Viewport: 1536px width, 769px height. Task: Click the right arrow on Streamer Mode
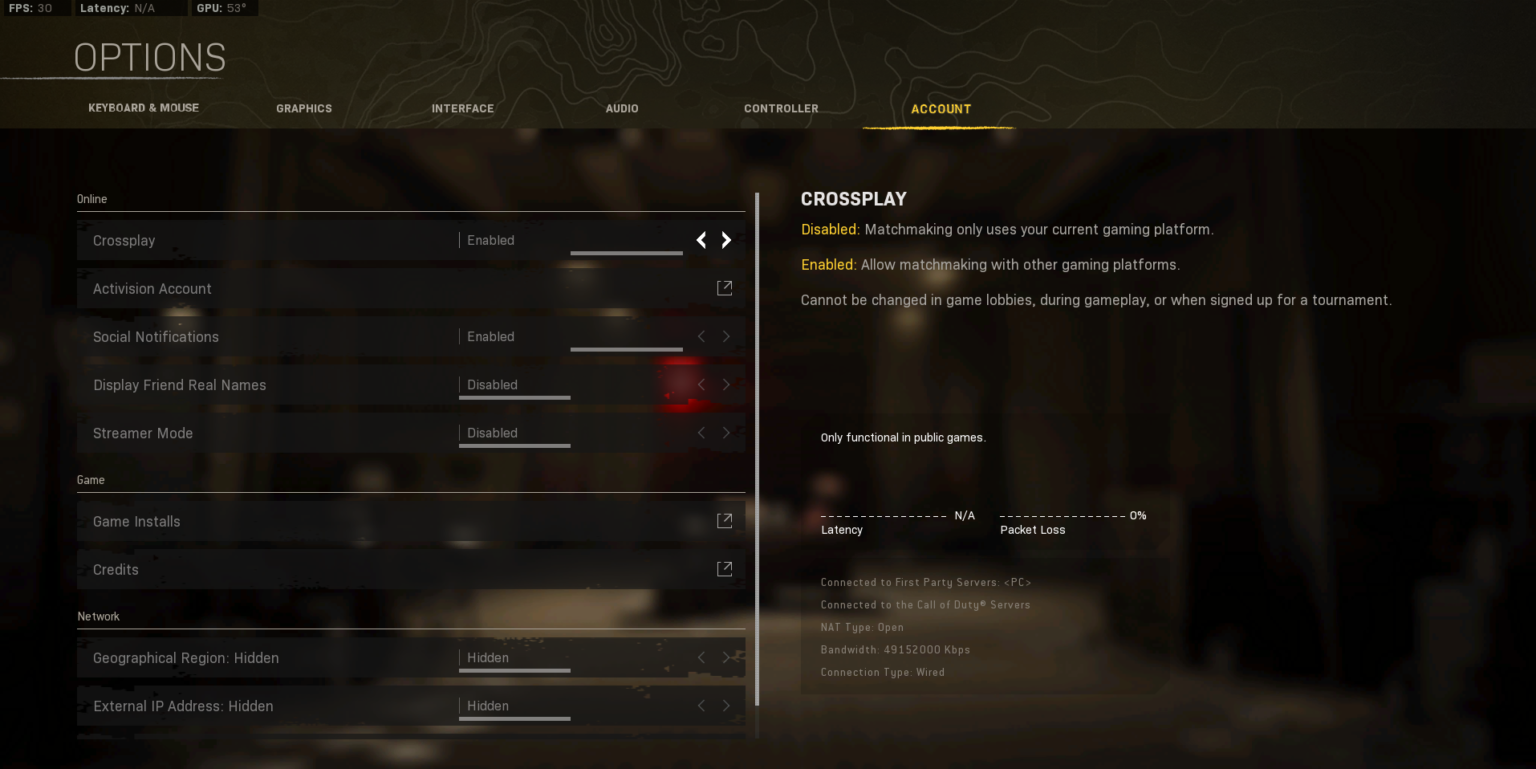[726, 433]
